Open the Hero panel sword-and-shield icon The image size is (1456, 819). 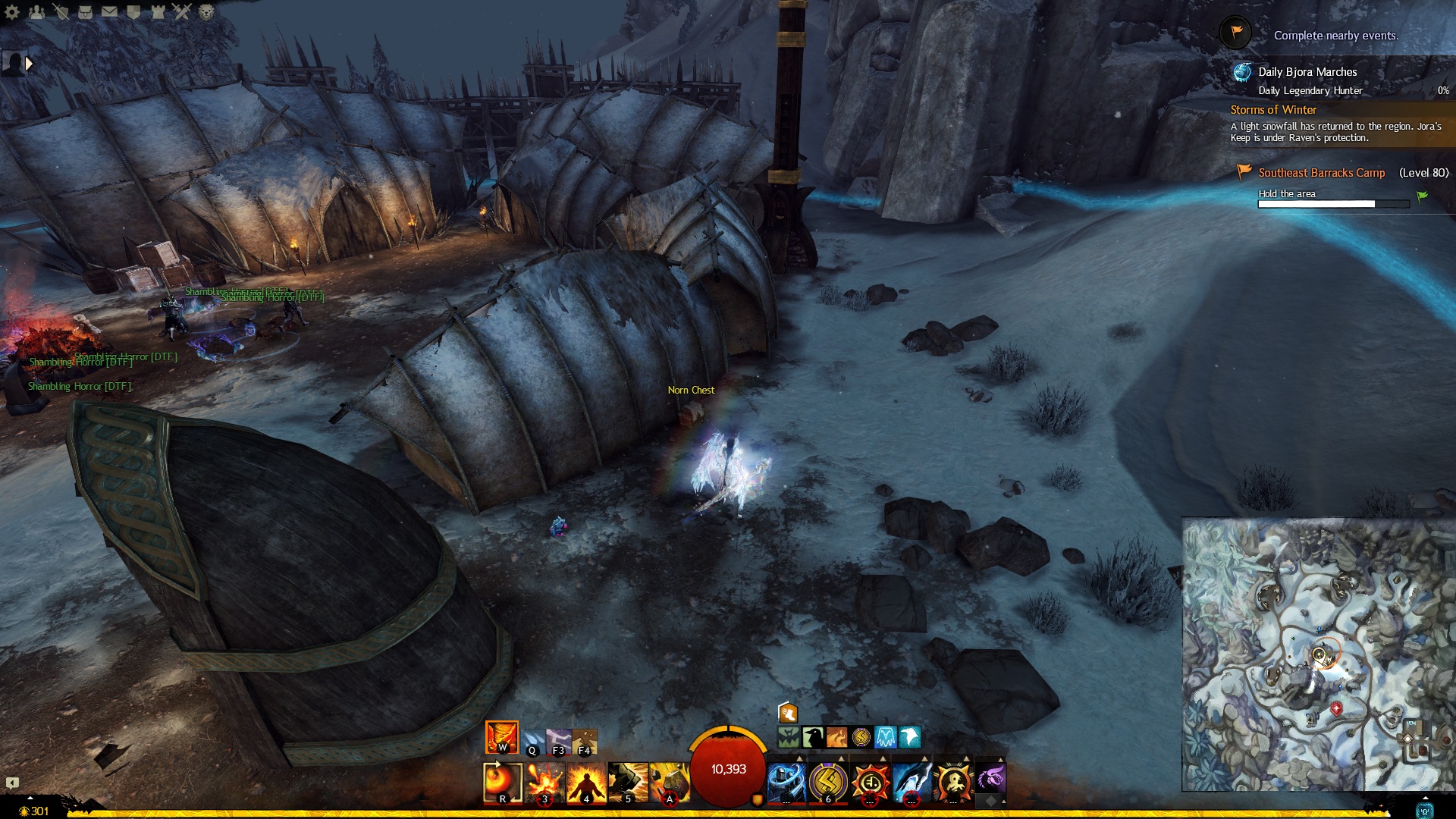[x=61, y=11]
